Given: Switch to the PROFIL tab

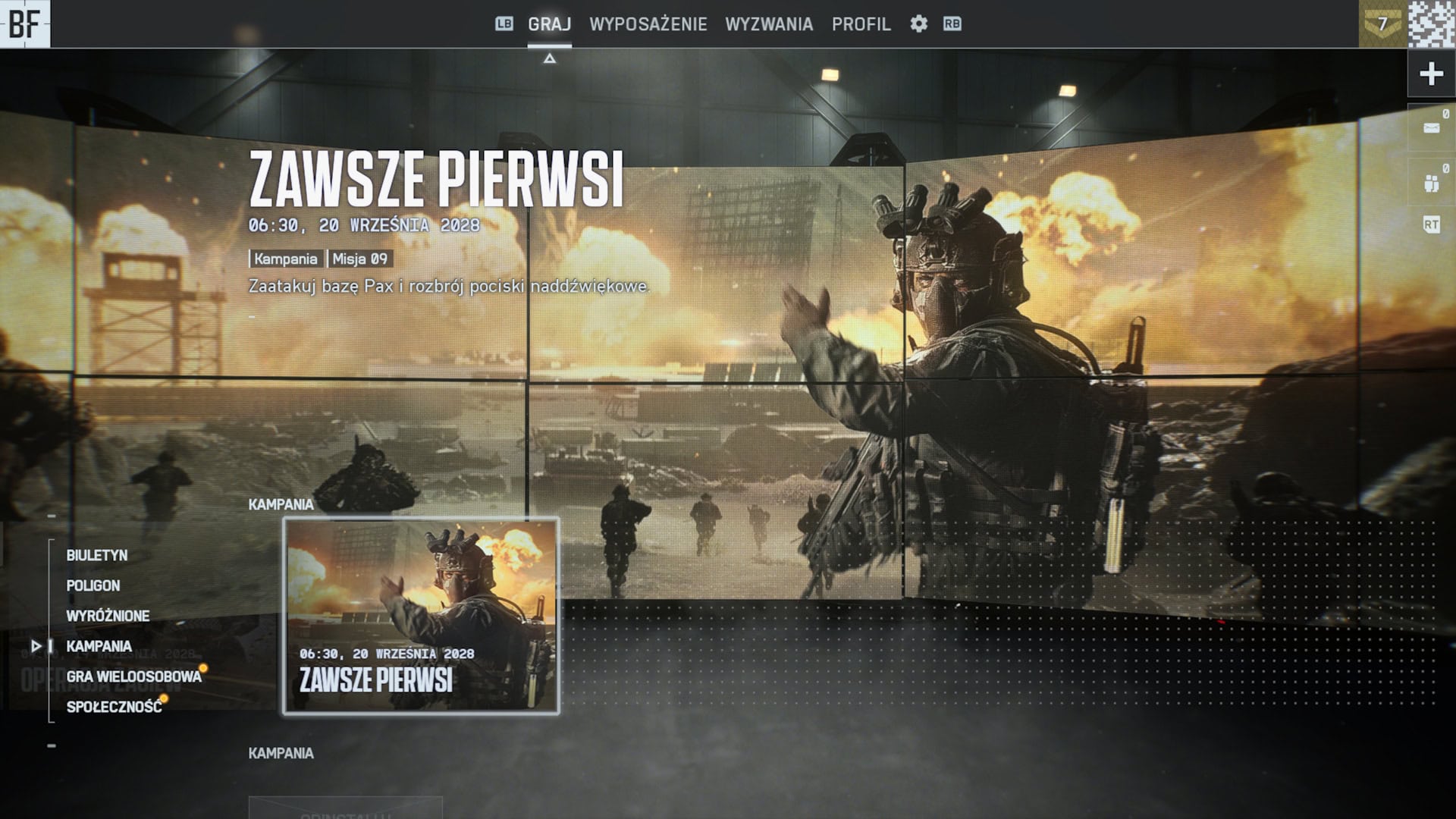Looking at the screenshot, I should pyautogui.click(x=861, y=24).
